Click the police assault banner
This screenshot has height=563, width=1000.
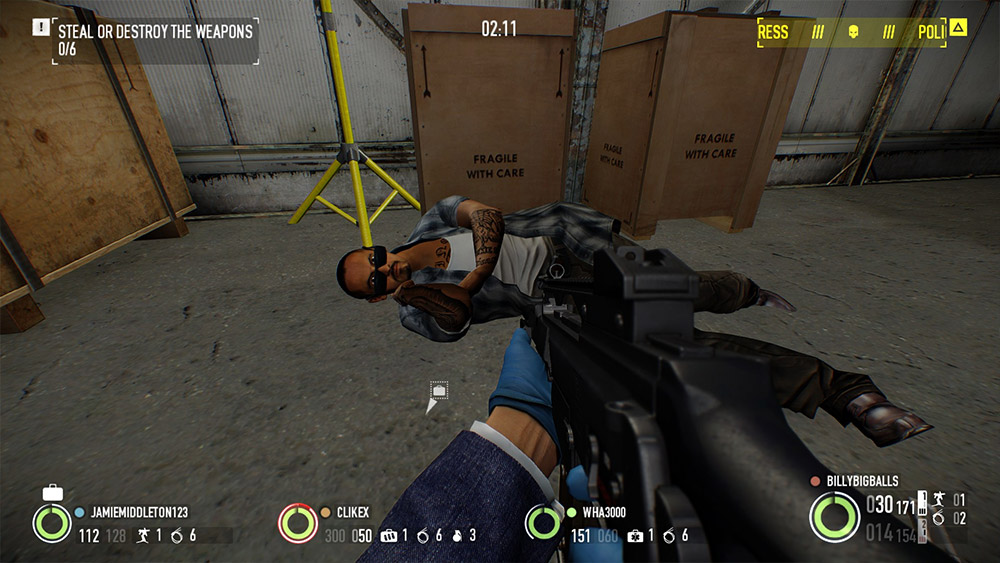pos(850,33)
